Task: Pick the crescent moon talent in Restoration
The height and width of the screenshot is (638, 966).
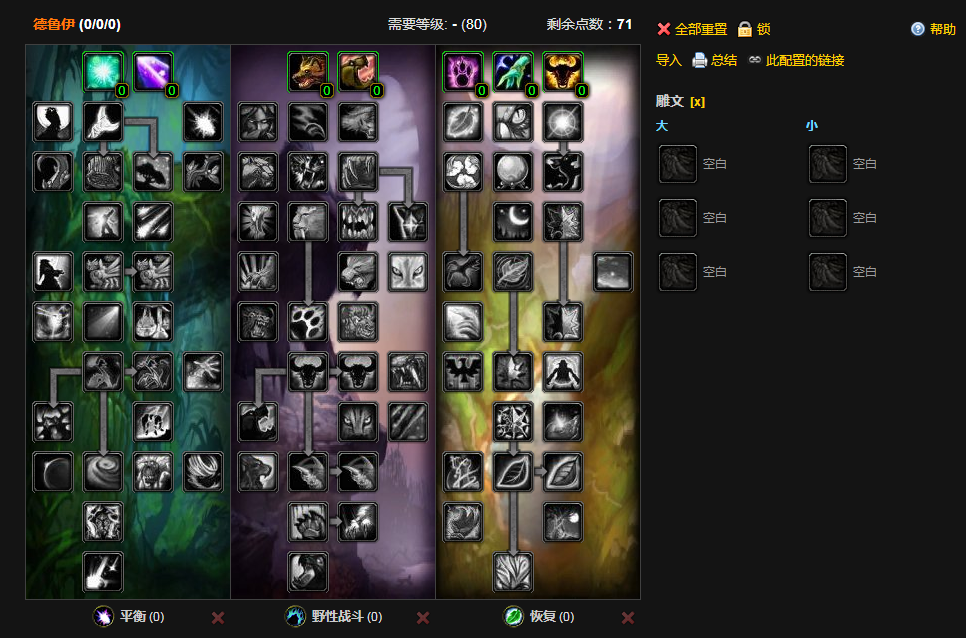Action: [x=513, y=222]
